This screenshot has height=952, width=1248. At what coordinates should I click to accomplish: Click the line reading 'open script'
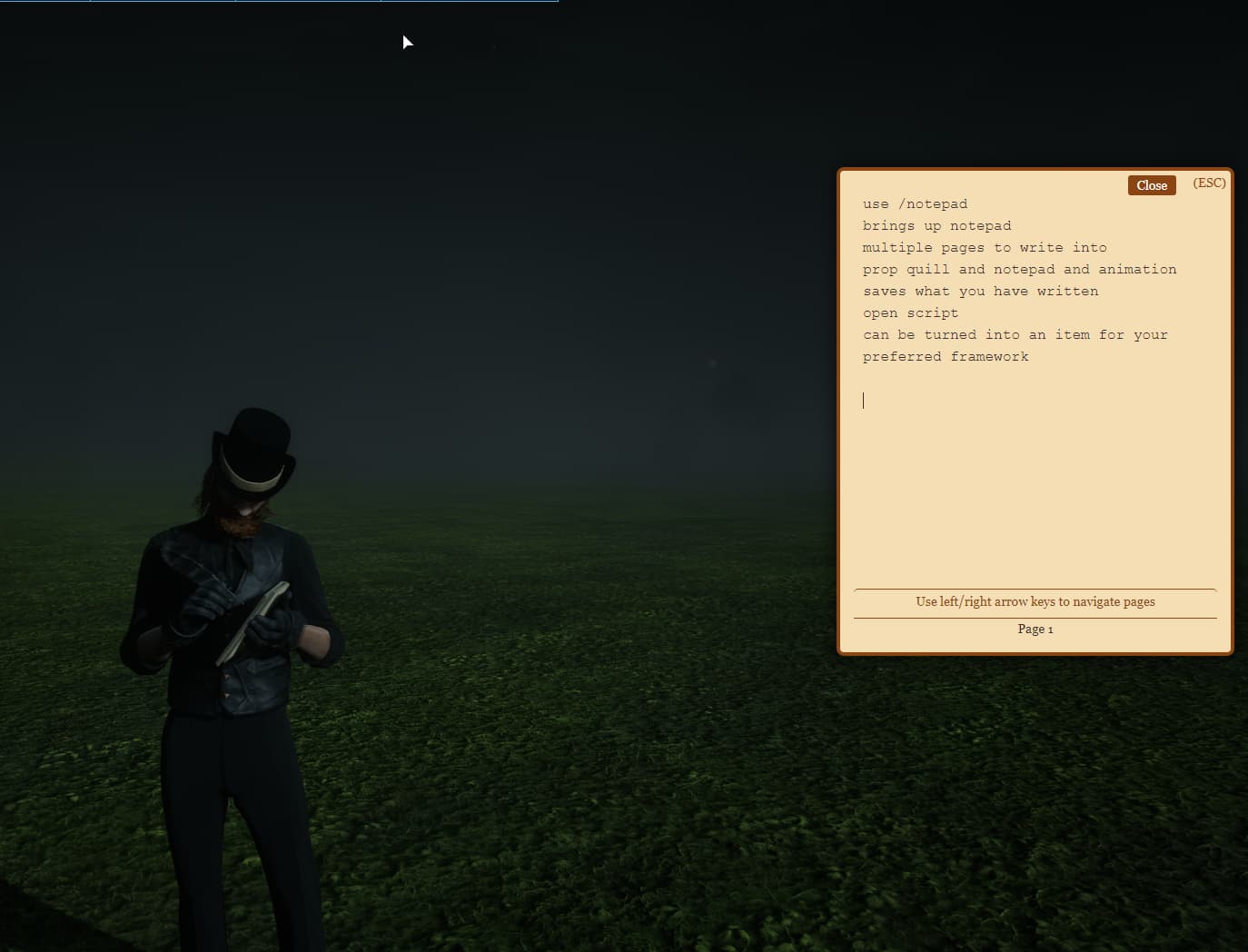click(910, 312)
